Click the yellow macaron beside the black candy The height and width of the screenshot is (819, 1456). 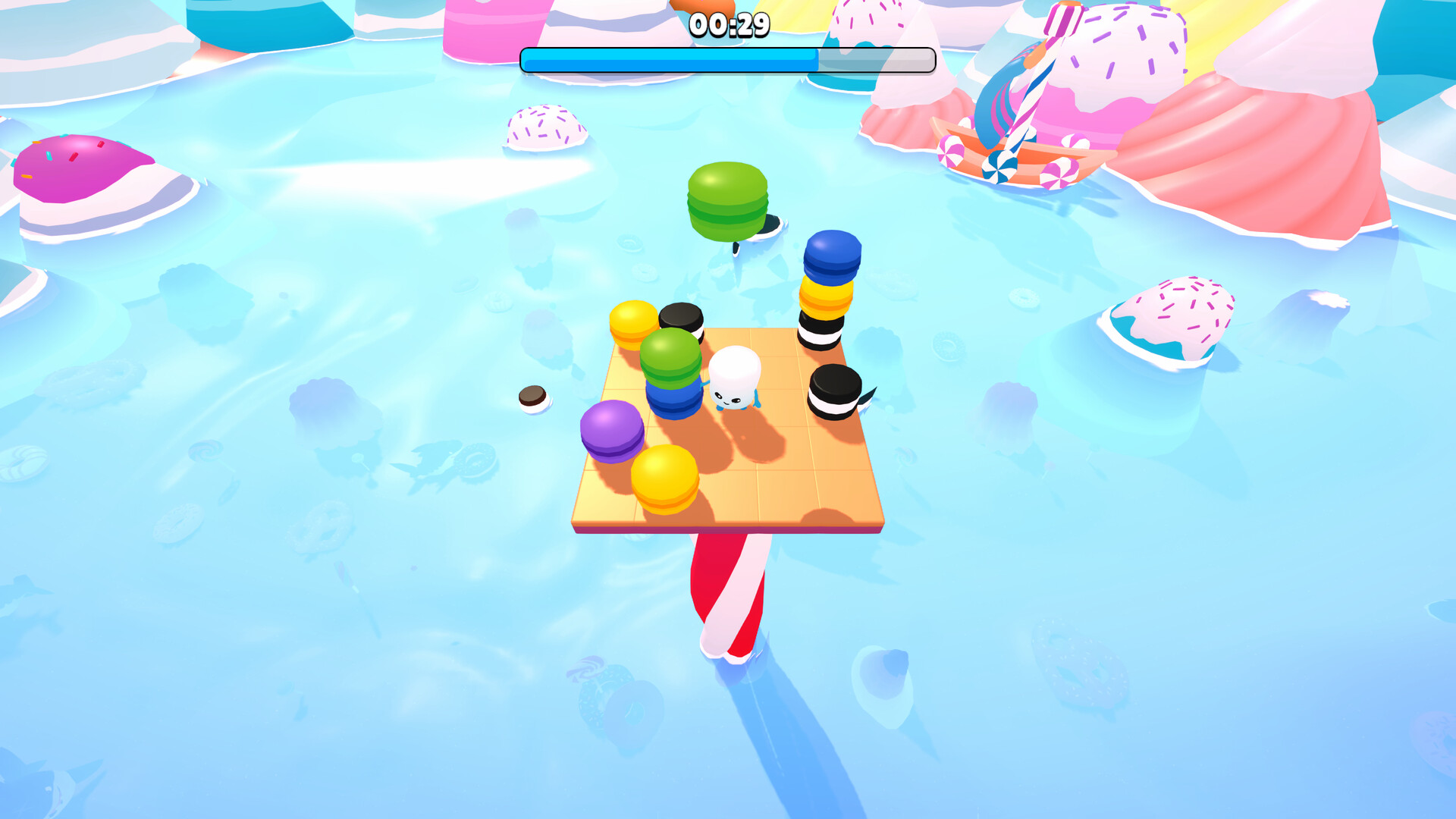[632, 322]
